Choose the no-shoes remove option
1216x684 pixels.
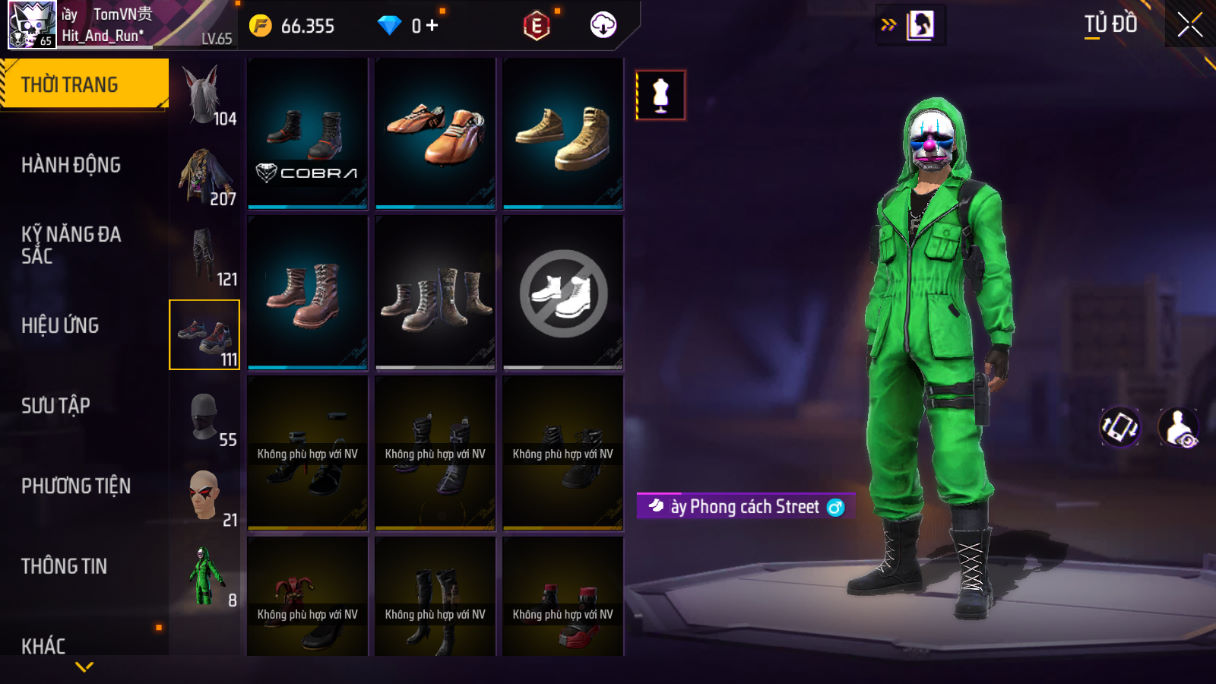pyautogui.click(x=563, y=292)
